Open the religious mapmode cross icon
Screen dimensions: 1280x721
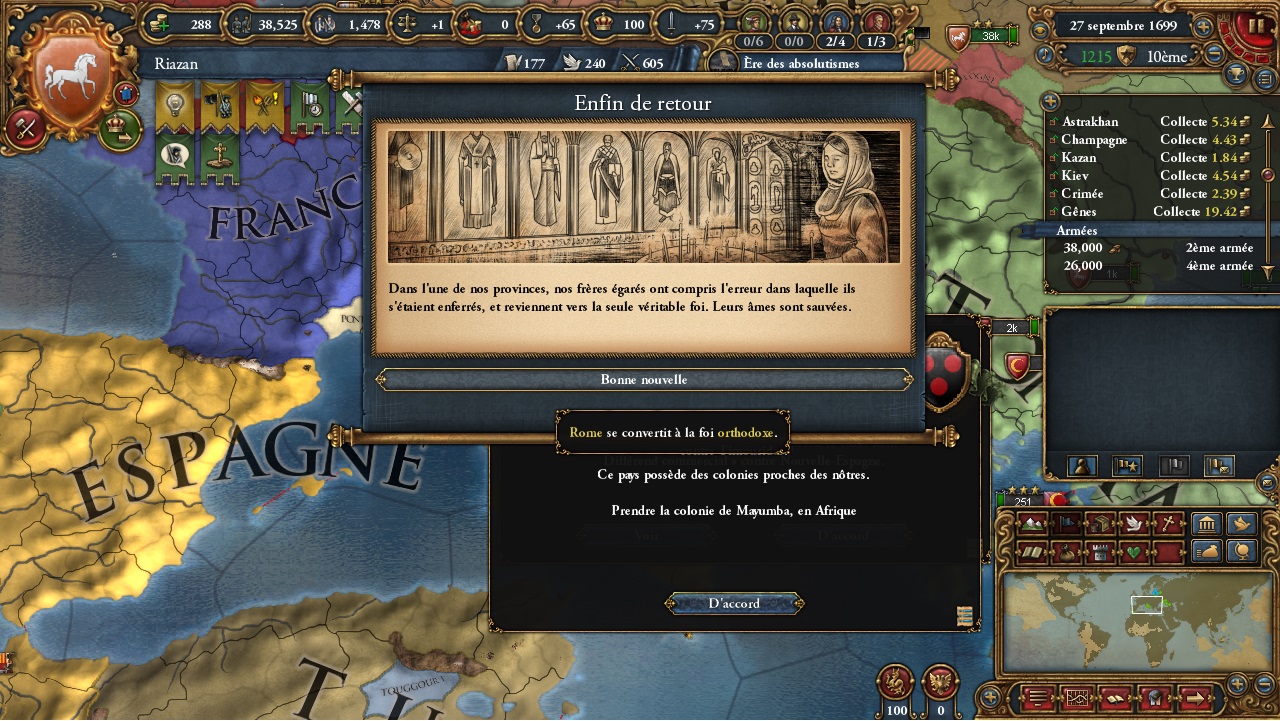tap(1168, 523)
